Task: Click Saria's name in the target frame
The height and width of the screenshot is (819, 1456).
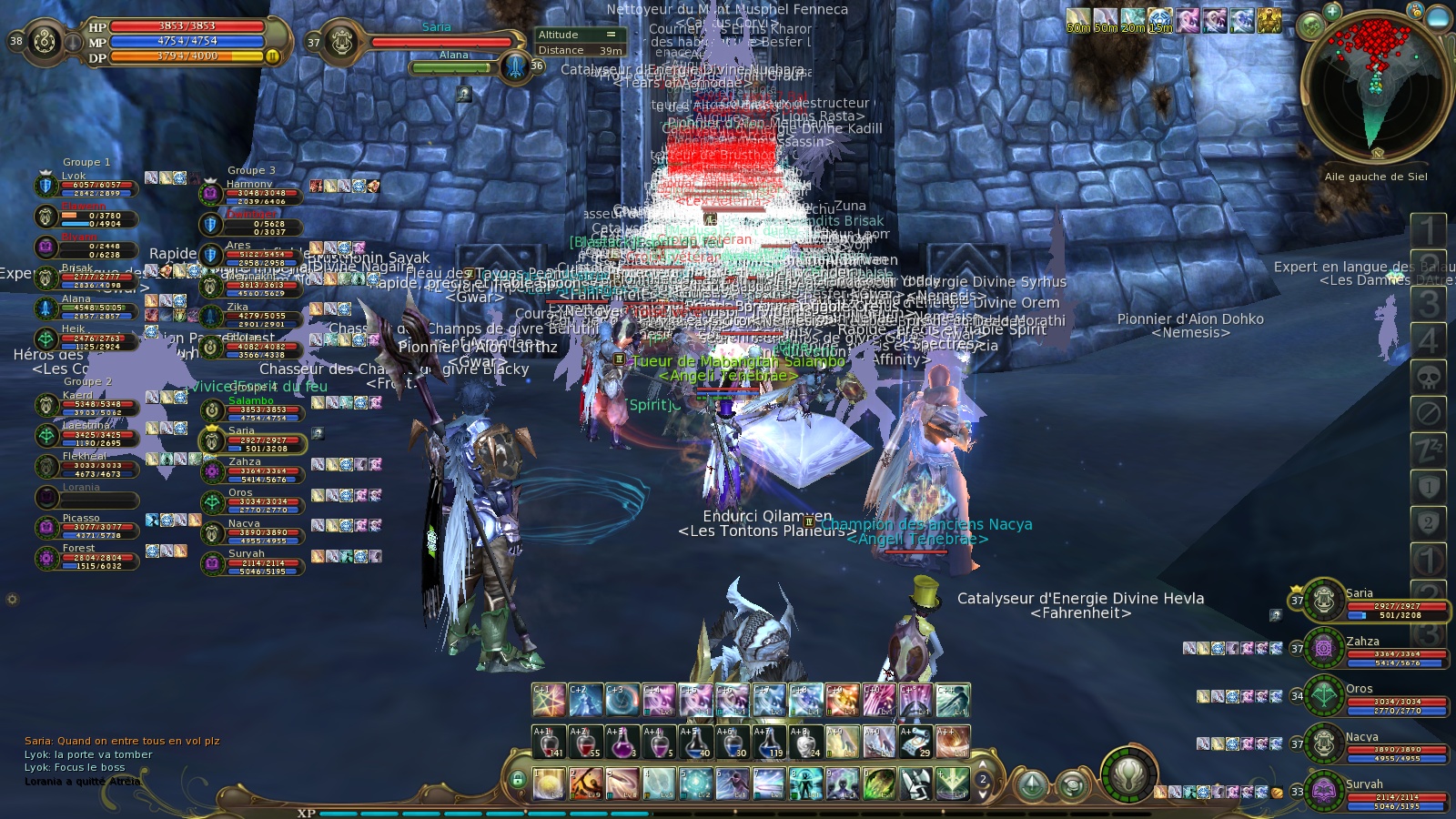Action: pos(438,27)
